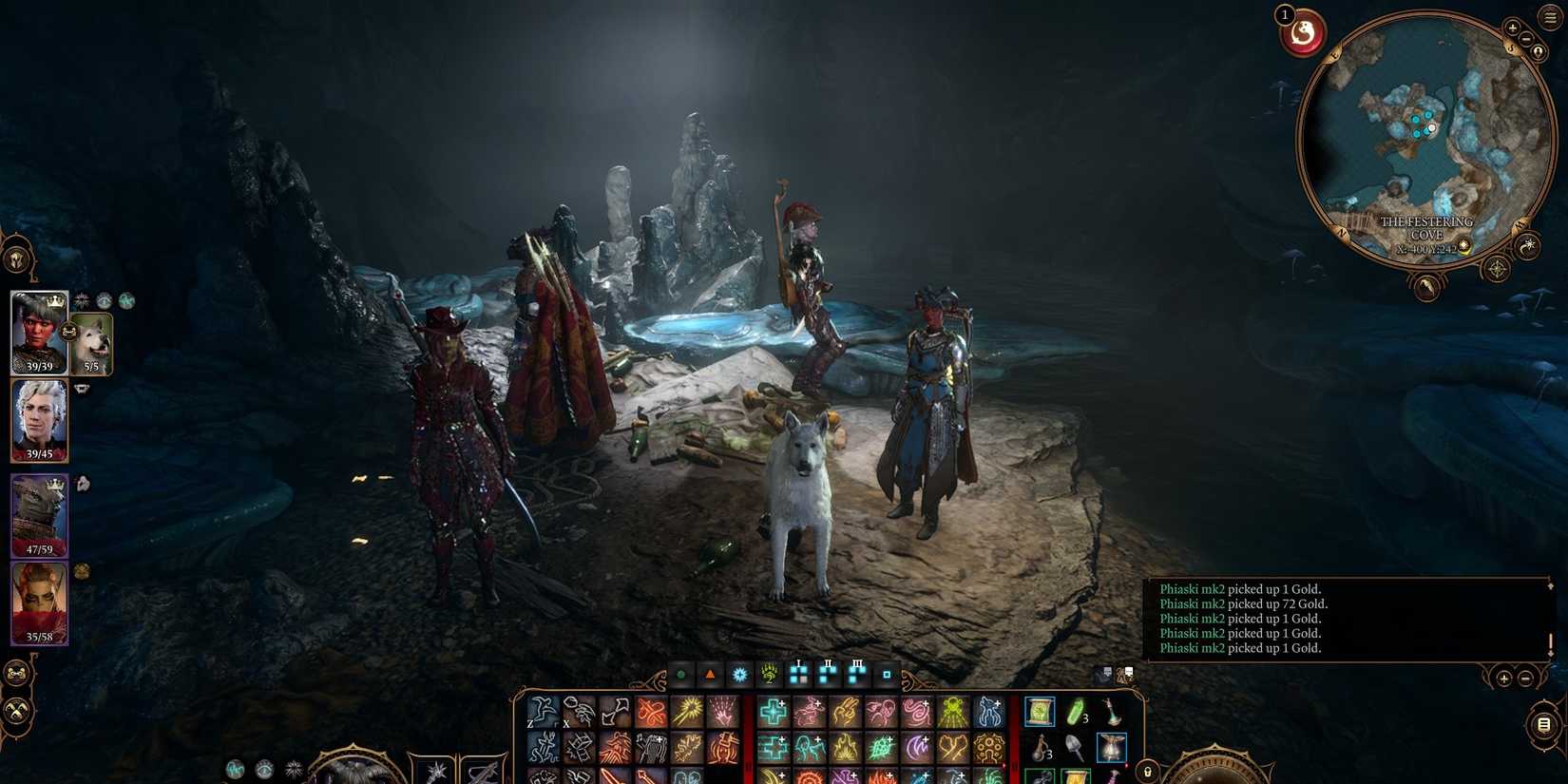The image size is (1568, 784).
Task: Toggle the Level I spell slot filter
Action: tap(798, 676)
